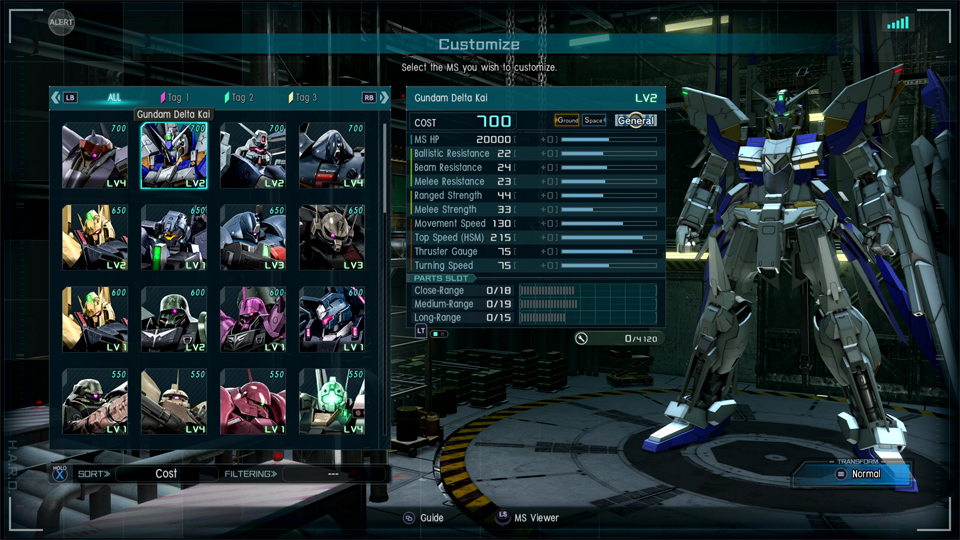This screenshot has width=960, height=540.
Task: Select the Gundam Delta Kai thumbnail
Action: tap(174, 156)
